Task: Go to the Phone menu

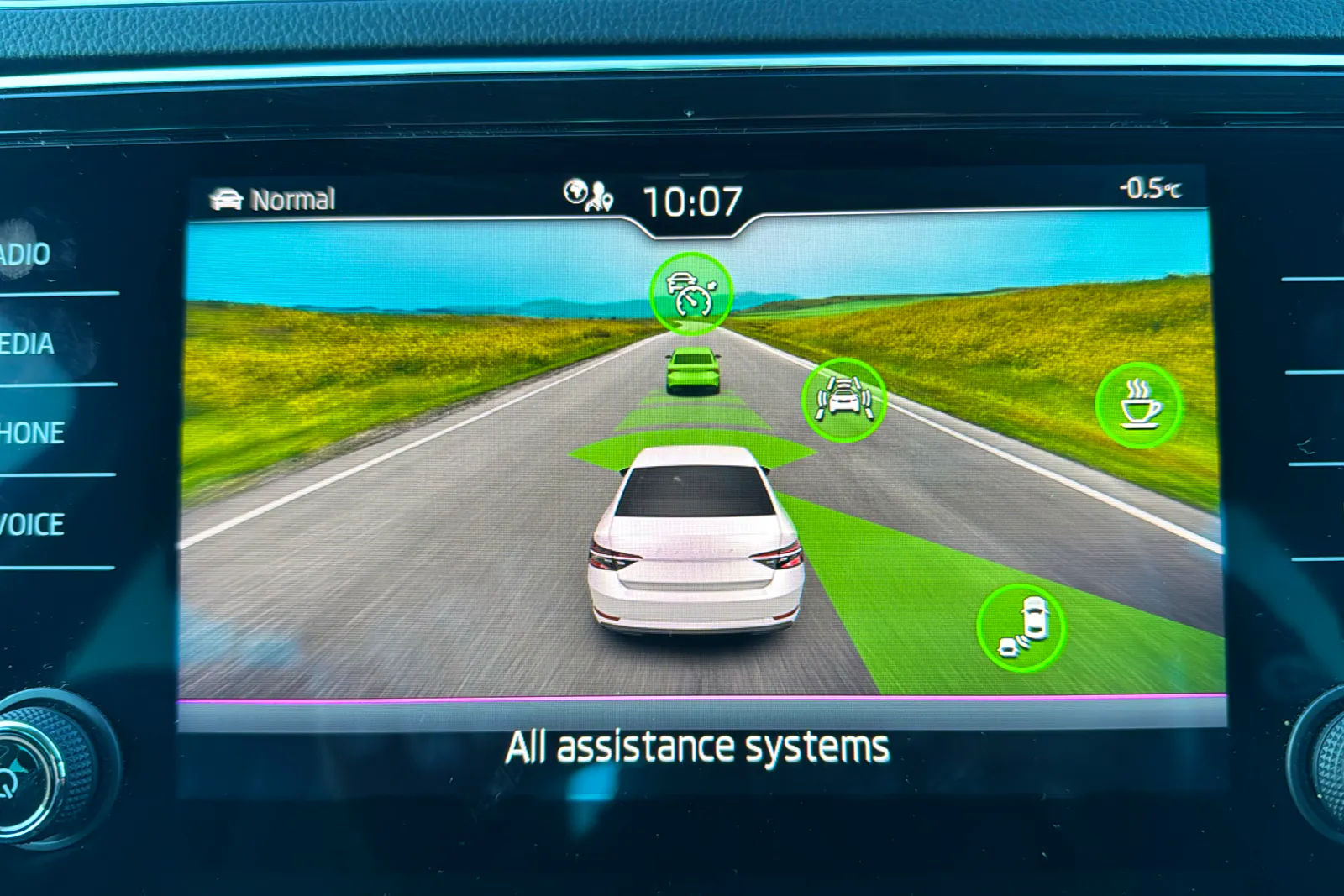Action: [32, 433]
